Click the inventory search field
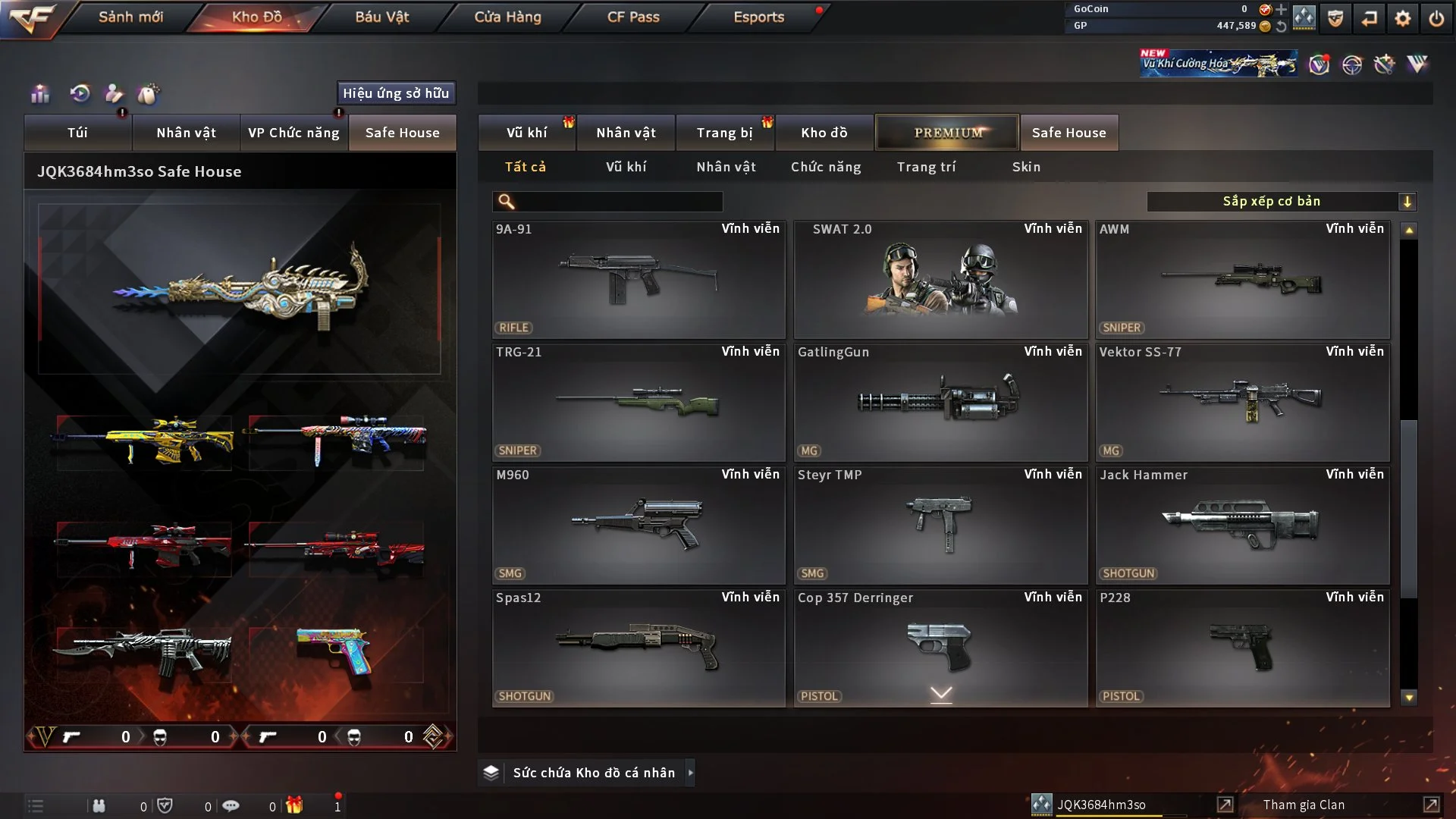The width and height of the screenshot is (1456, 819). [x=618, y=202]
